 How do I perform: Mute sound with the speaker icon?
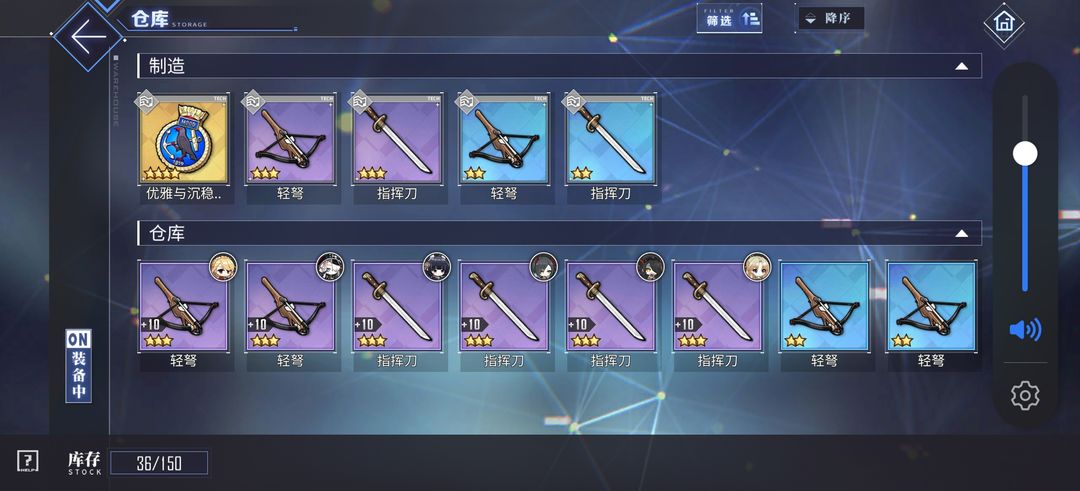click(x=1025, y=329)
